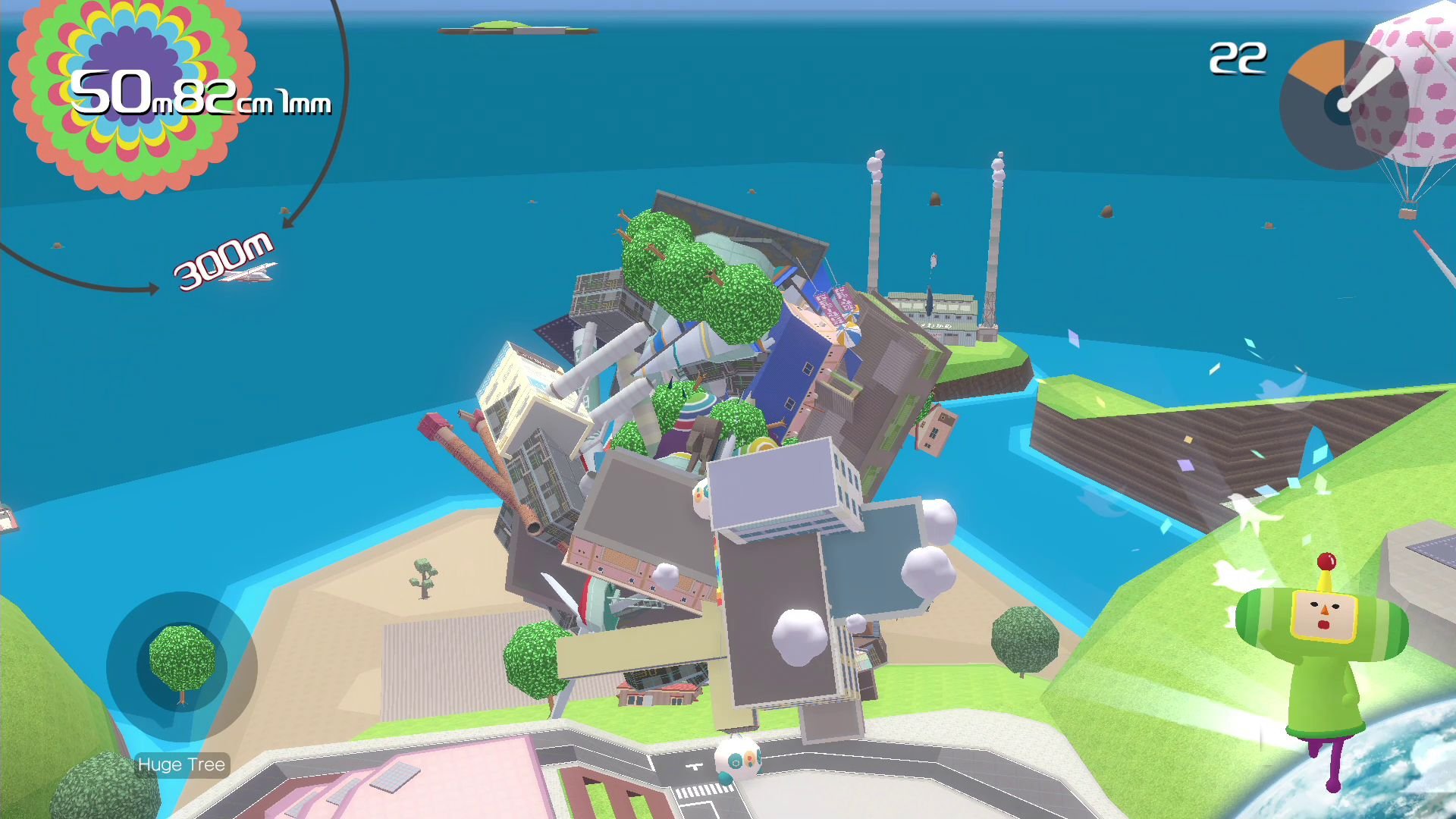
Task: Toggle the orange time-remaining wedge
Action: [1316, 68]
